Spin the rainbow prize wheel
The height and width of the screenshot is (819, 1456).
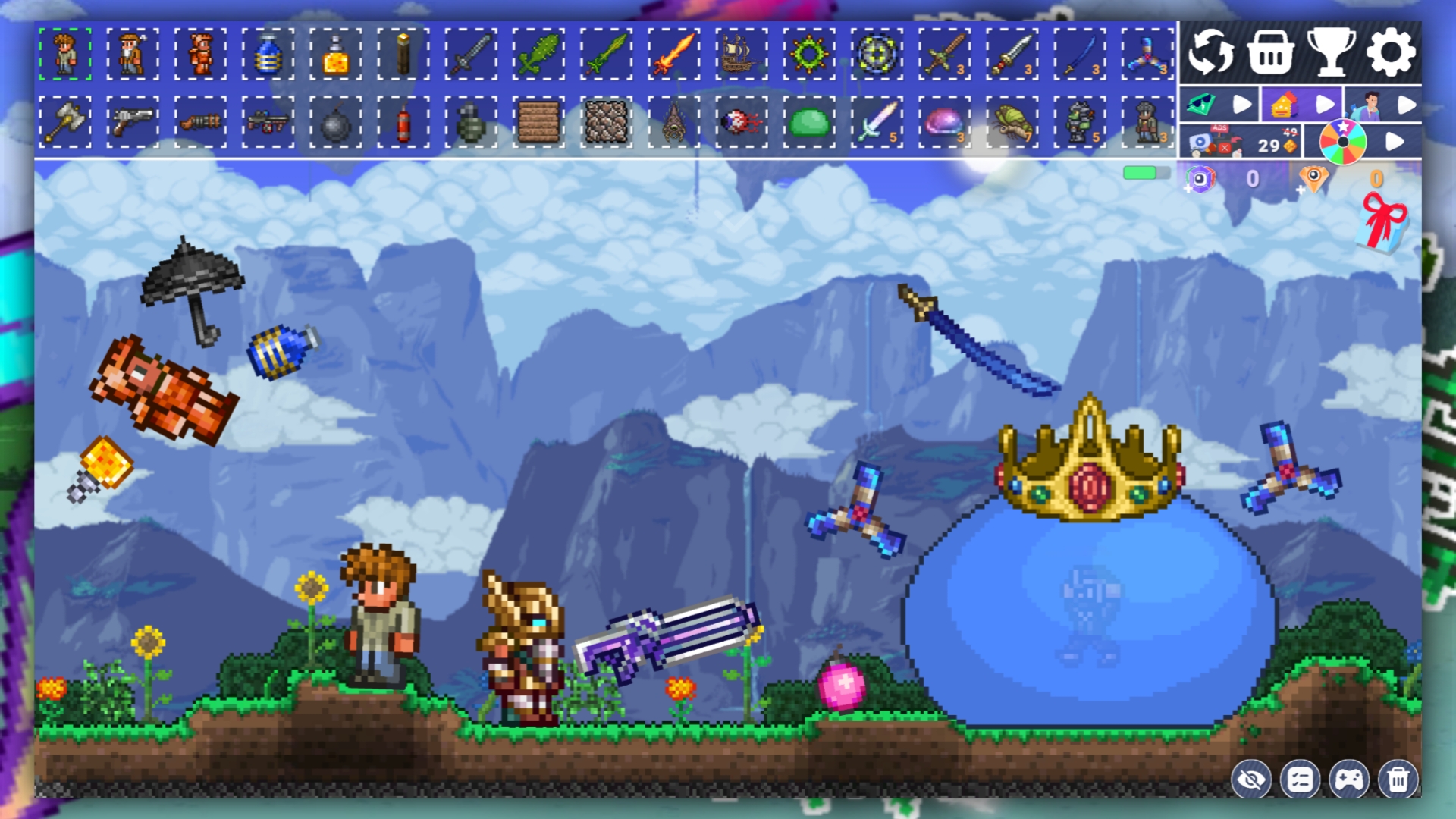point(1345,140)
